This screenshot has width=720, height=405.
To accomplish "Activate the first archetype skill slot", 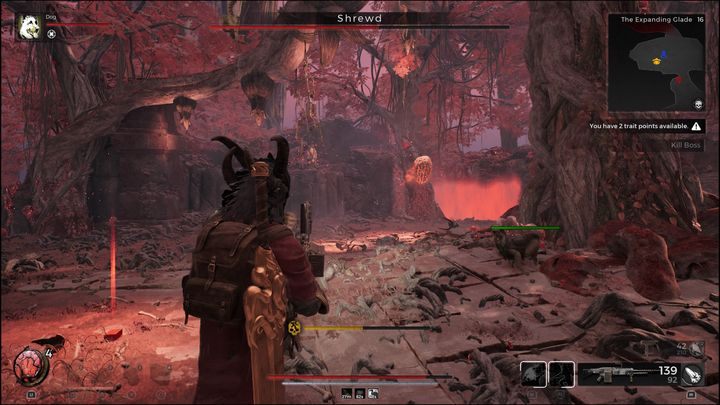I will click(x=534, y=374).
